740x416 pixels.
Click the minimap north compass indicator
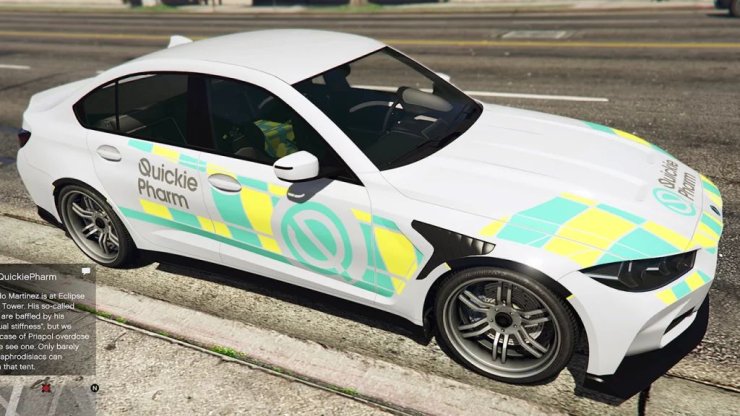[93, 387]
